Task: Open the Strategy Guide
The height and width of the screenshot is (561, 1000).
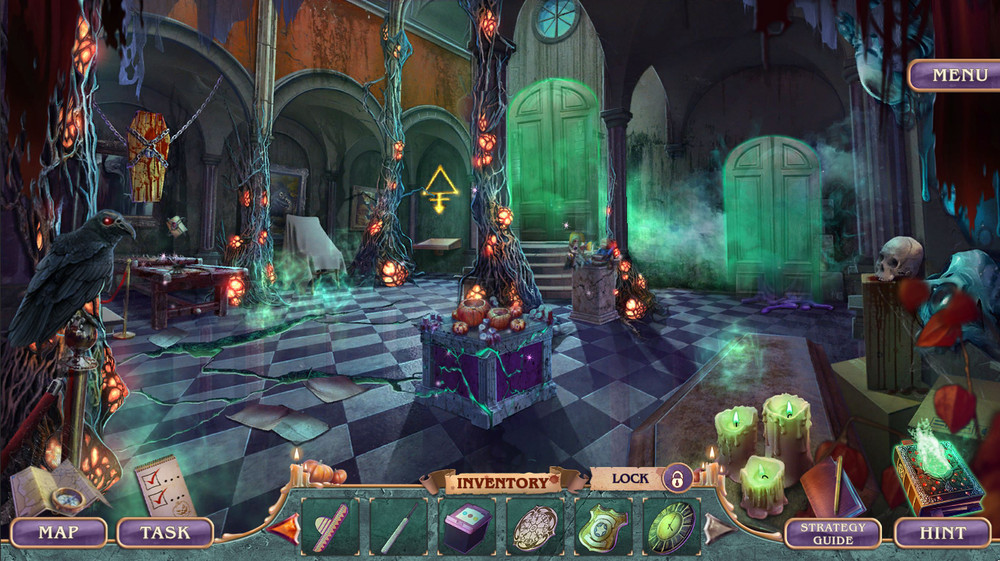Action: [x=832, y=533]
